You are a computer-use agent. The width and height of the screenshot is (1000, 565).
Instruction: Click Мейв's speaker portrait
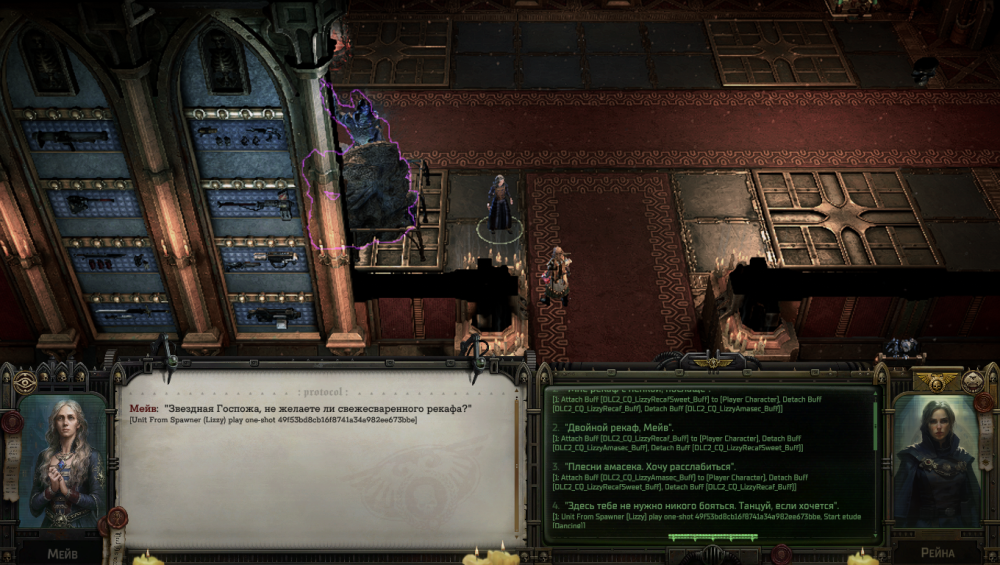(x=62, y=460)
